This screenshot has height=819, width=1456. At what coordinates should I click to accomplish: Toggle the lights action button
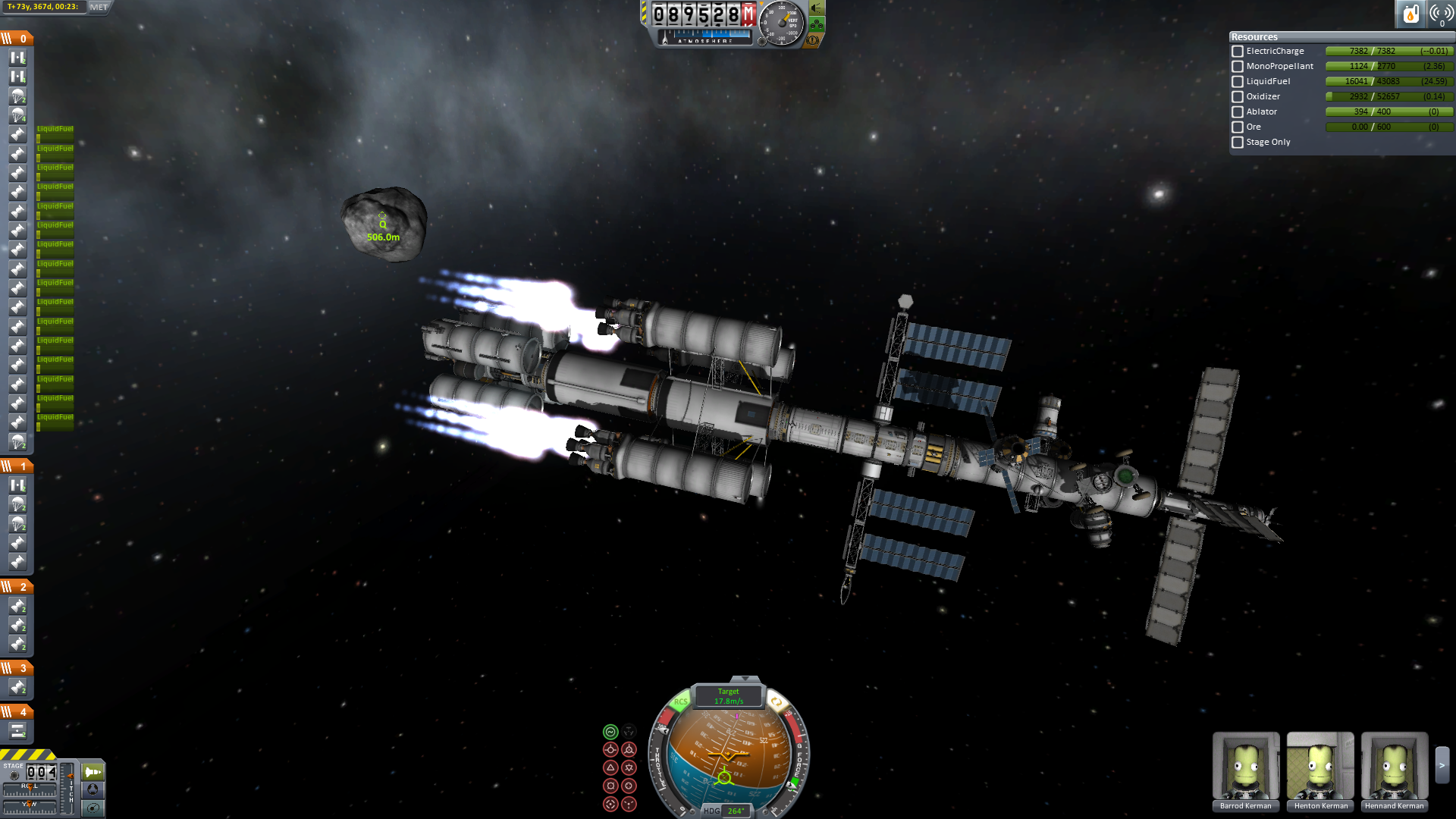click(x=817, y=8)
